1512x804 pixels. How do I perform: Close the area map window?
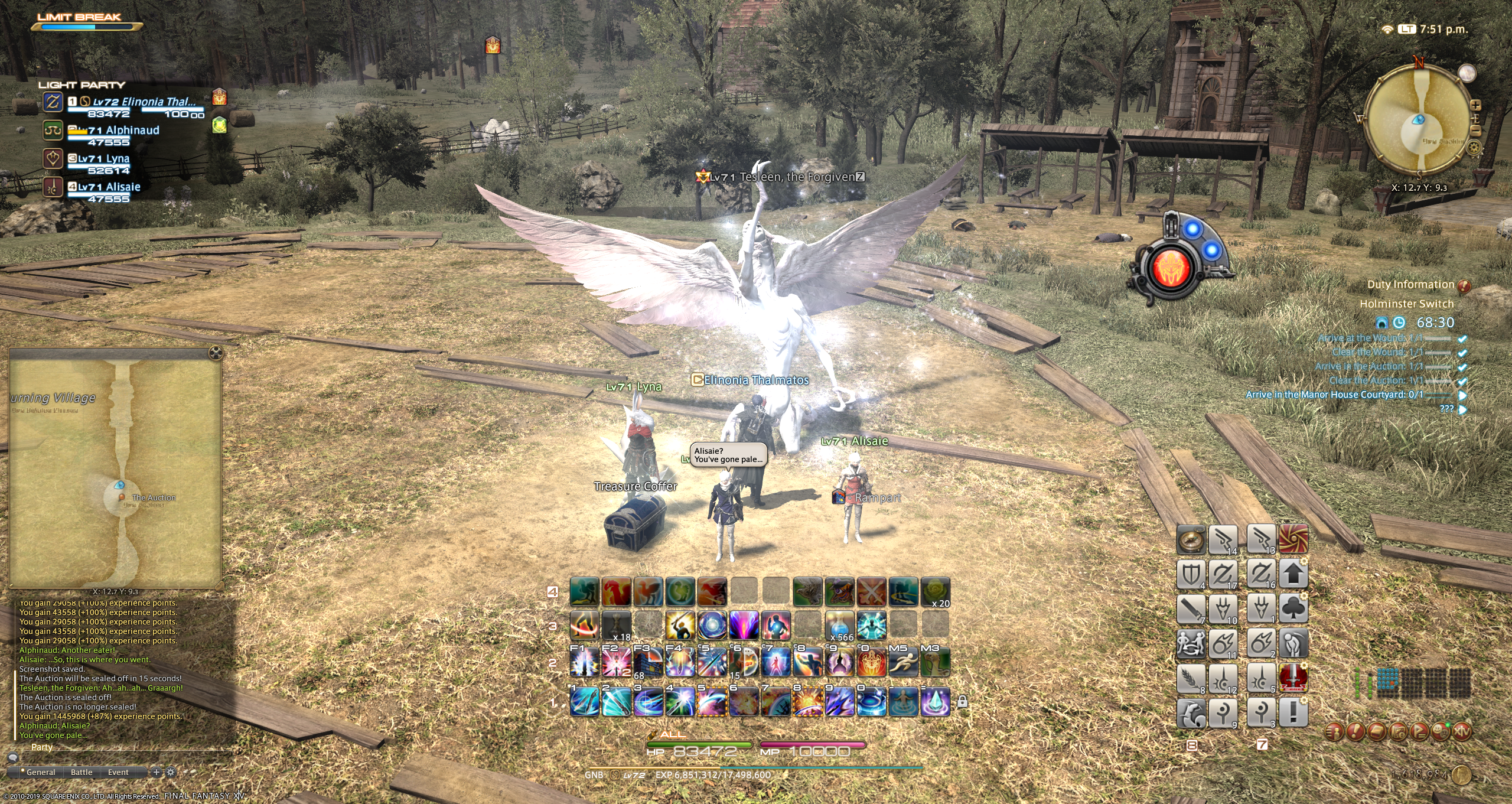point(216,353)
